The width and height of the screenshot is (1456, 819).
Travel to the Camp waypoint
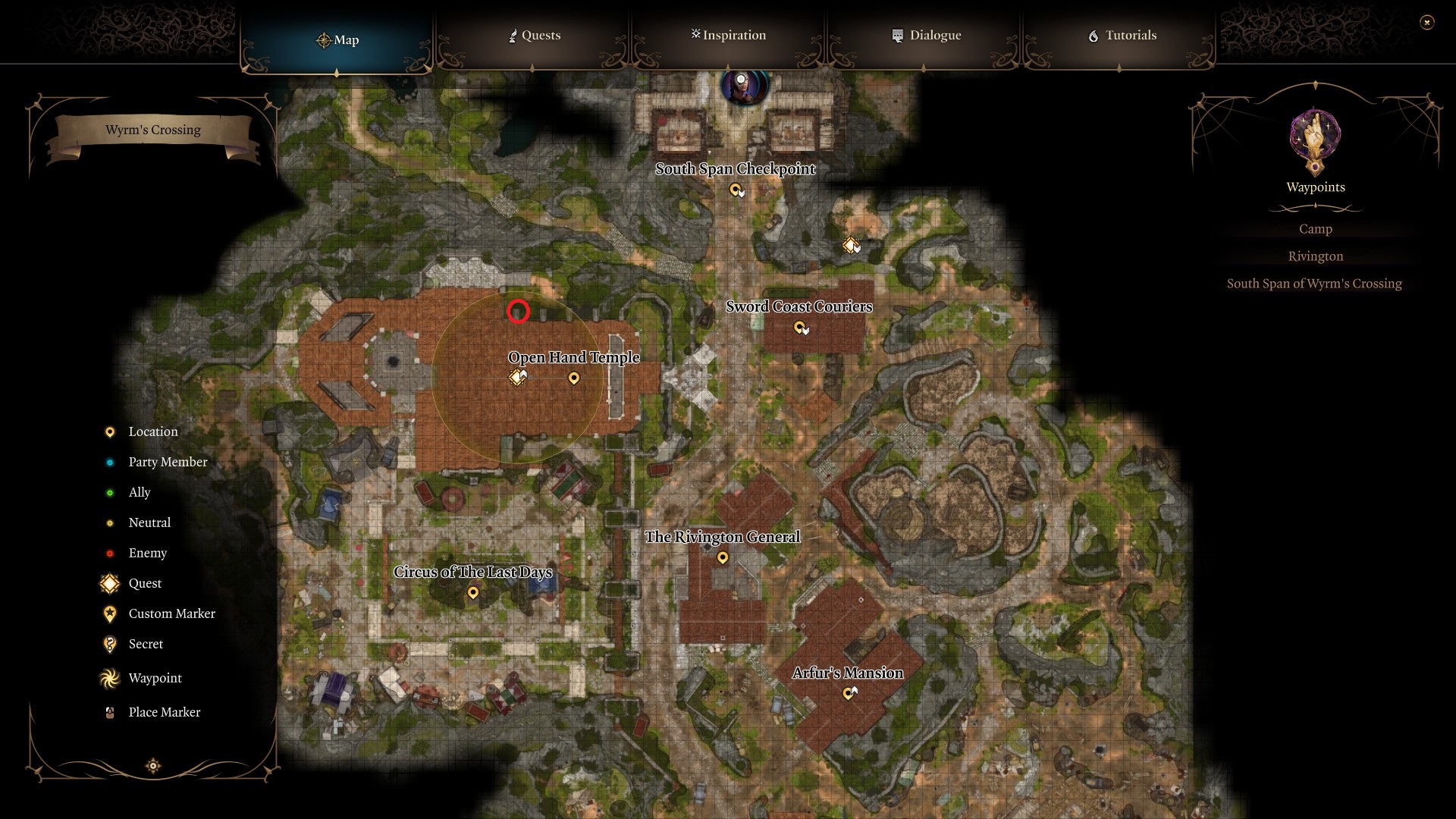(x=1316, y=228)
